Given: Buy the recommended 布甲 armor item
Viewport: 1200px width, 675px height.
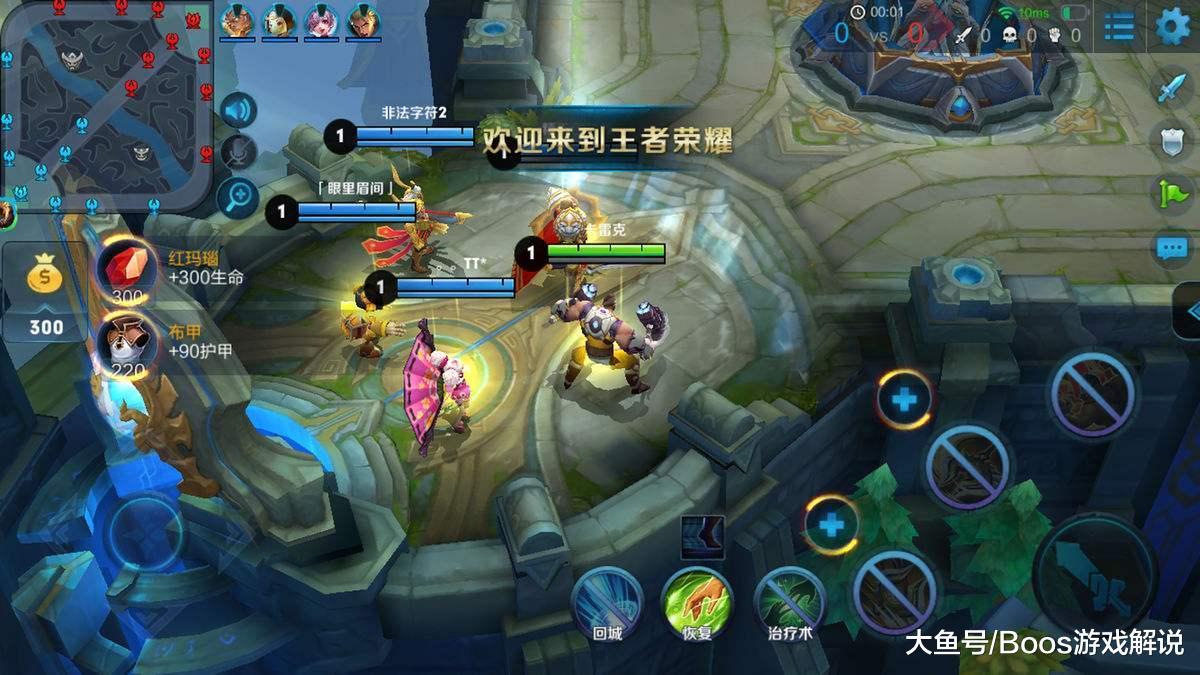Looking at the screenshot, I should [127, 343].
